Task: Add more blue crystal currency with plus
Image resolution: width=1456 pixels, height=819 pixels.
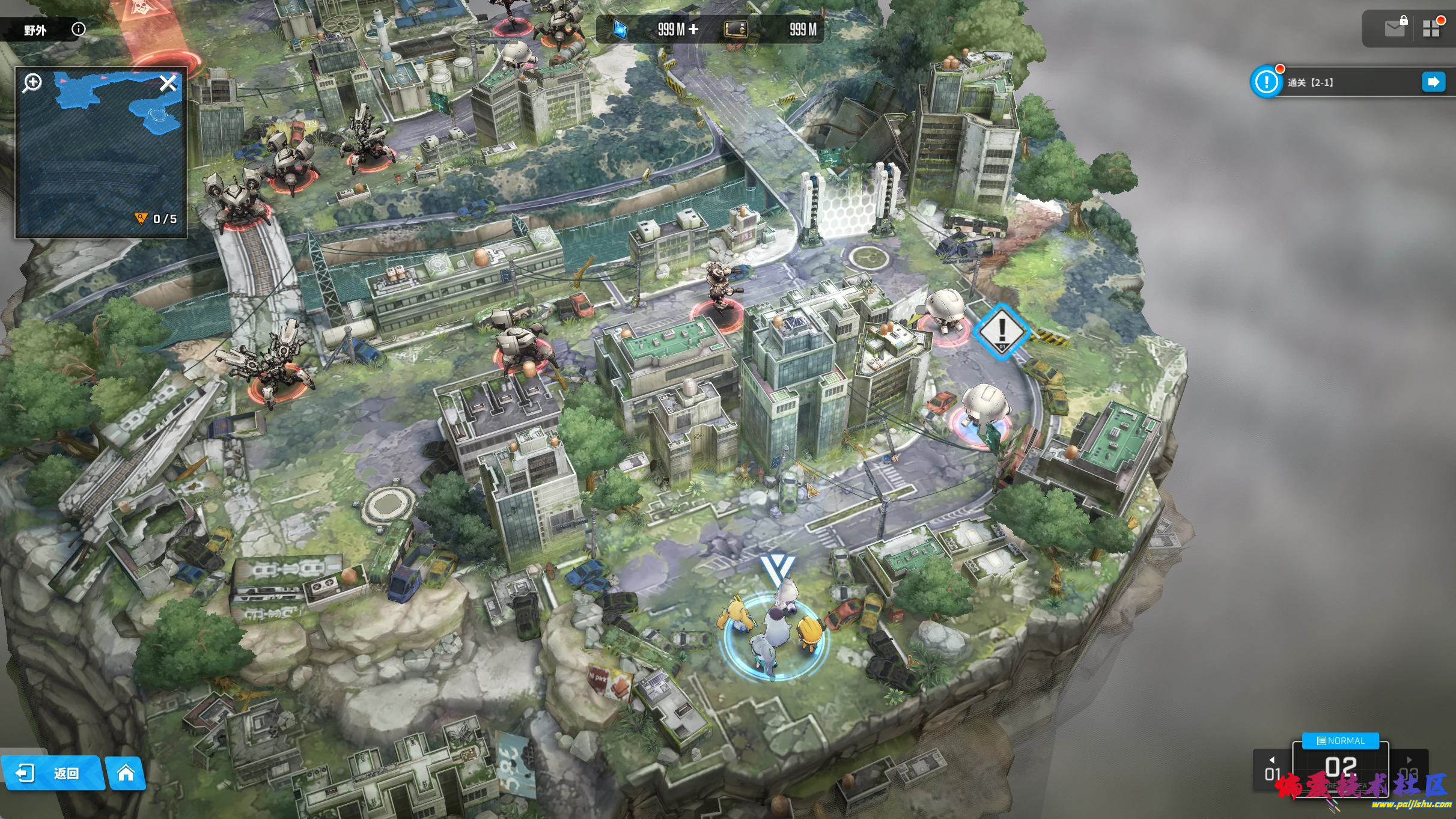Action: click(693, 29)
